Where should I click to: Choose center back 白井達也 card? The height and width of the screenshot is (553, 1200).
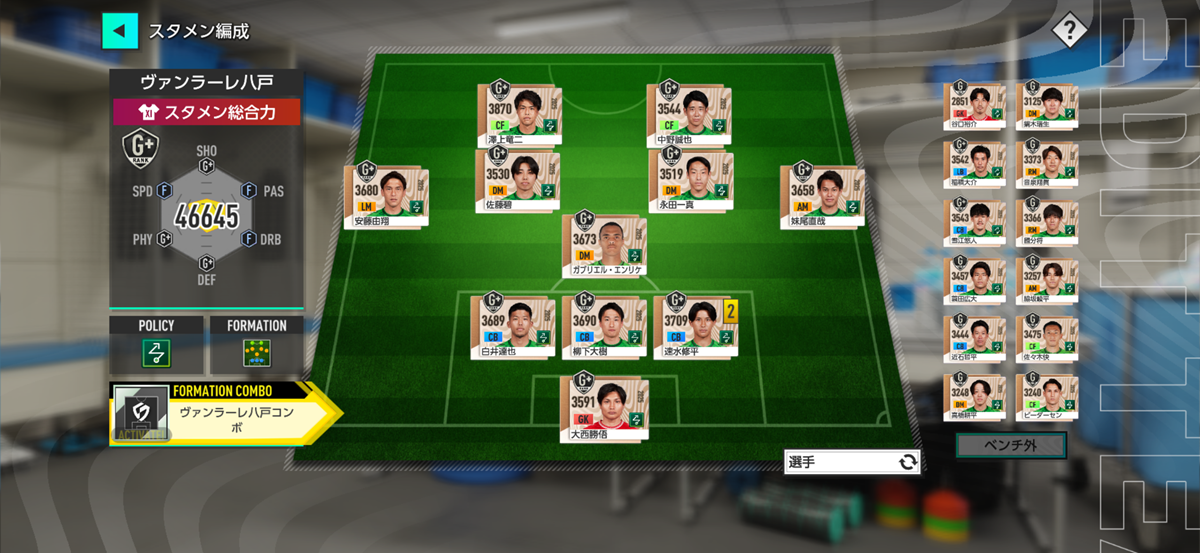click(x=512, y=324)
